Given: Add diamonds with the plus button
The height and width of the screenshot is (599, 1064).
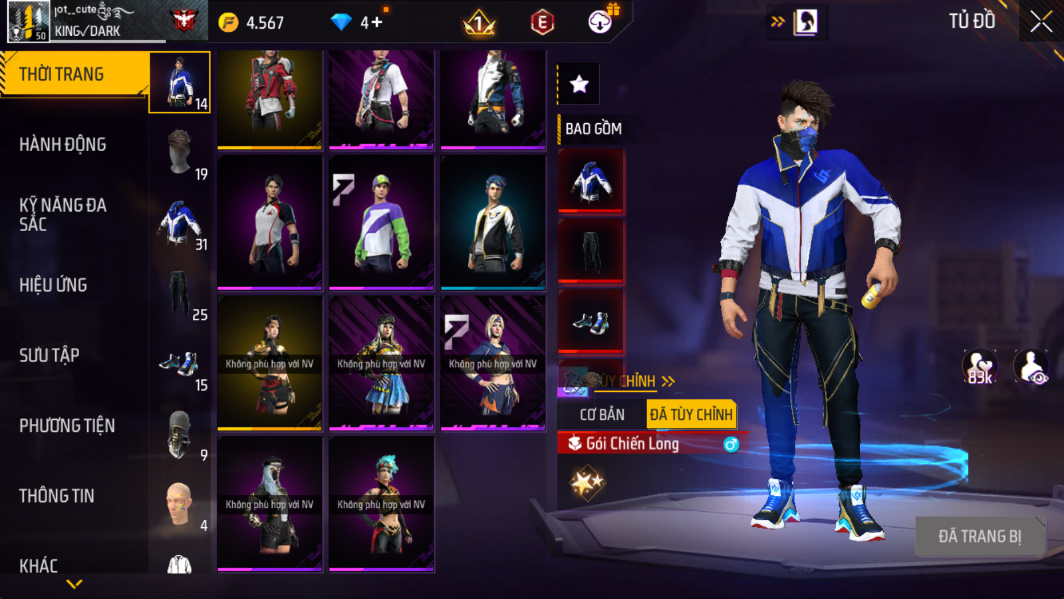Looking at the screenshot, I should 376,22.
